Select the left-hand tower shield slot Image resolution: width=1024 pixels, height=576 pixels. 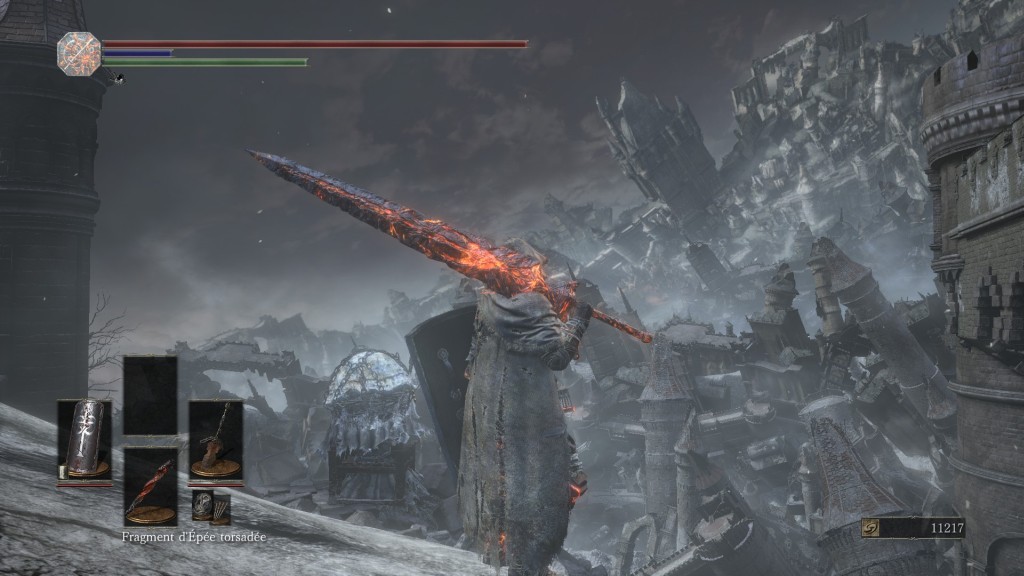point(83,442)
